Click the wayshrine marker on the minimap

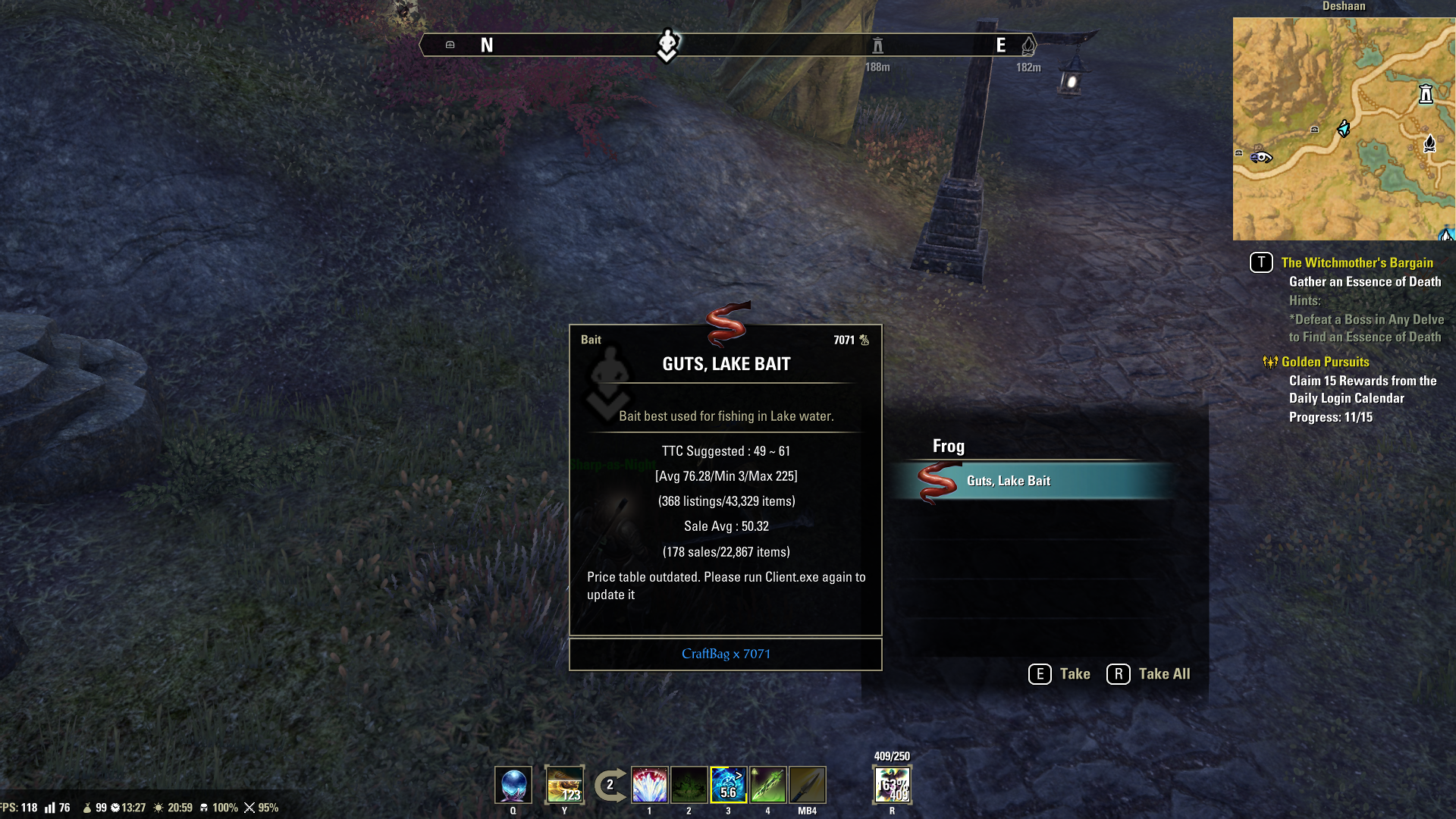pyautogui.click(x=1426, y=94)
